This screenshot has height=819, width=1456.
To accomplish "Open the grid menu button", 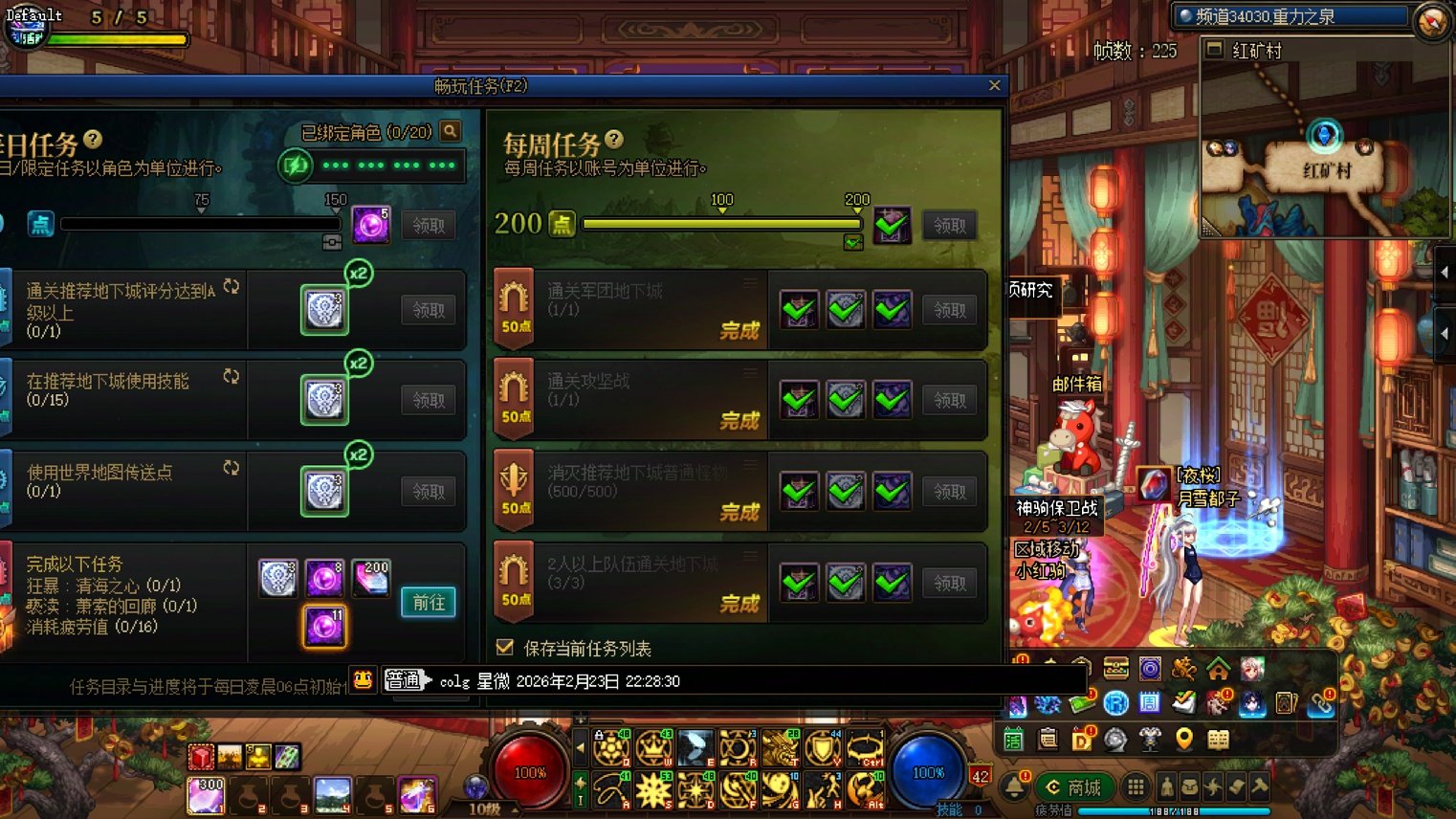I will coord(1136,787).
